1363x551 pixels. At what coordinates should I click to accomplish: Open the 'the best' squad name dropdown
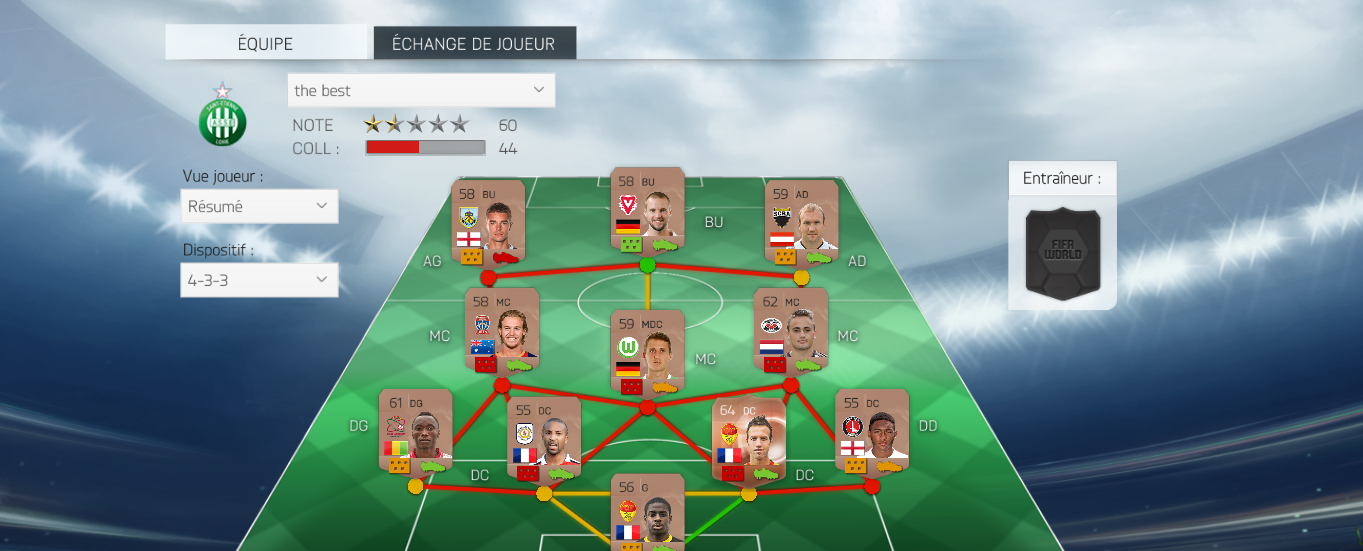click(420, 90)
